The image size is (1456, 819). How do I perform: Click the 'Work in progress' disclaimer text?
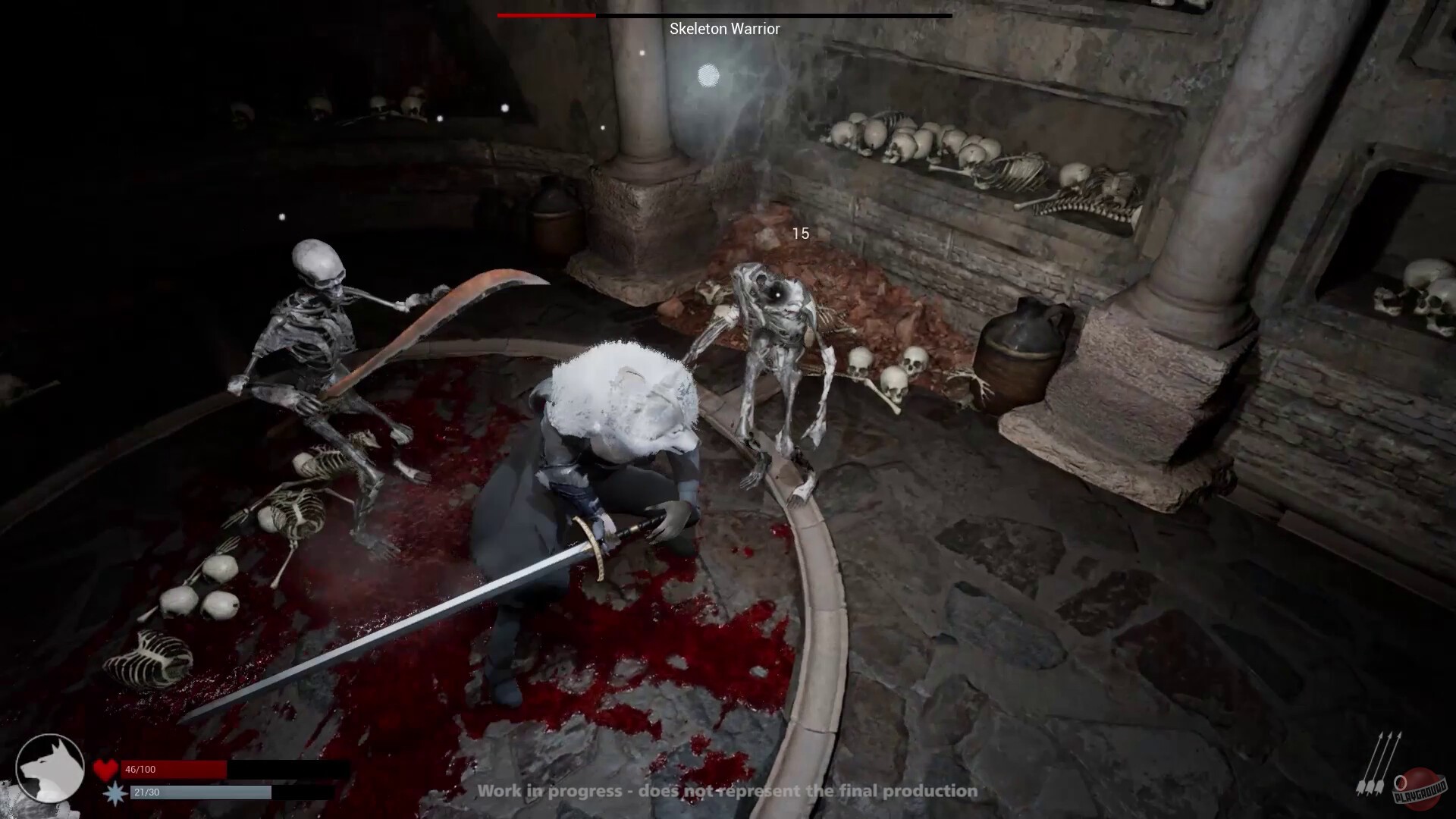[x=726, y=791]
